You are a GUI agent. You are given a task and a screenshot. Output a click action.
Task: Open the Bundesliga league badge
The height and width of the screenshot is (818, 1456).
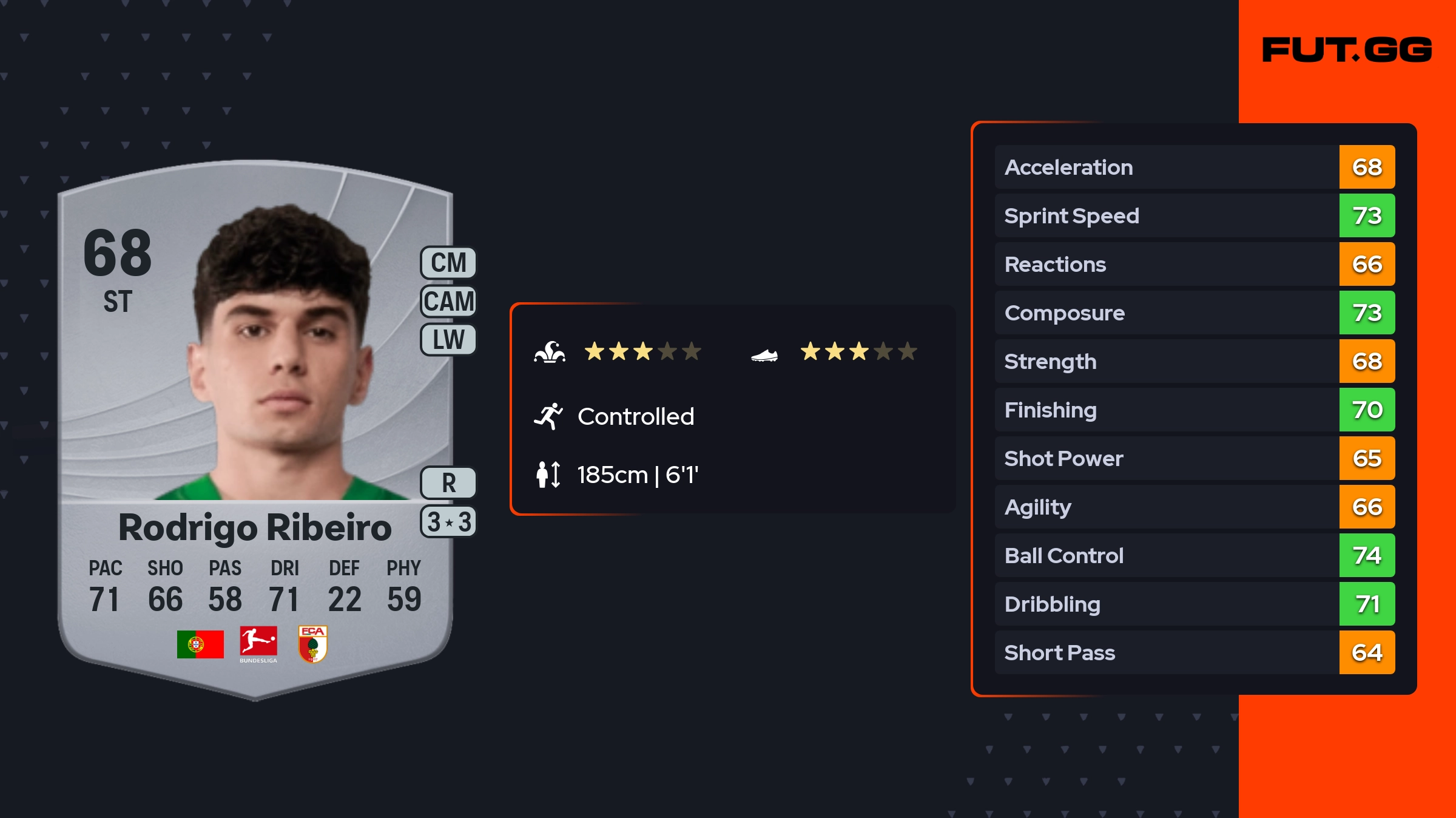pyautogui.click(x=258, y=644)
